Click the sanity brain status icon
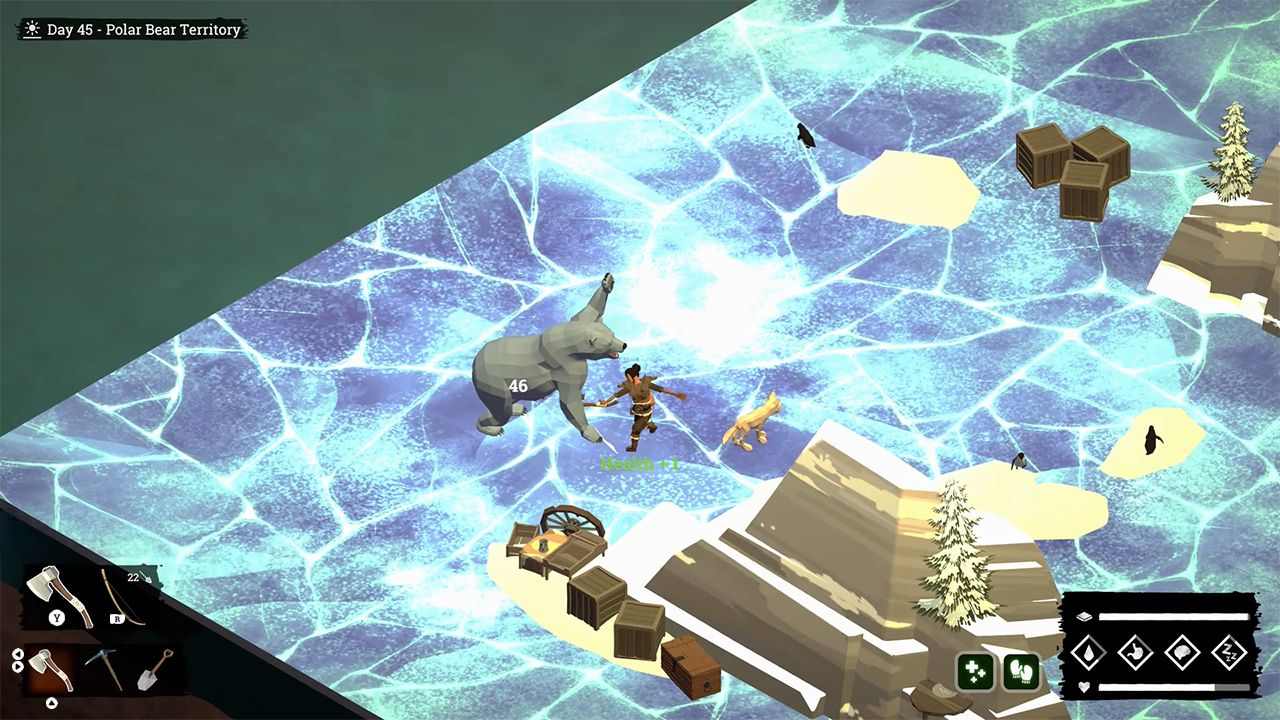This screenshot has height=720, width=1280. click(x=1182, y=651)
